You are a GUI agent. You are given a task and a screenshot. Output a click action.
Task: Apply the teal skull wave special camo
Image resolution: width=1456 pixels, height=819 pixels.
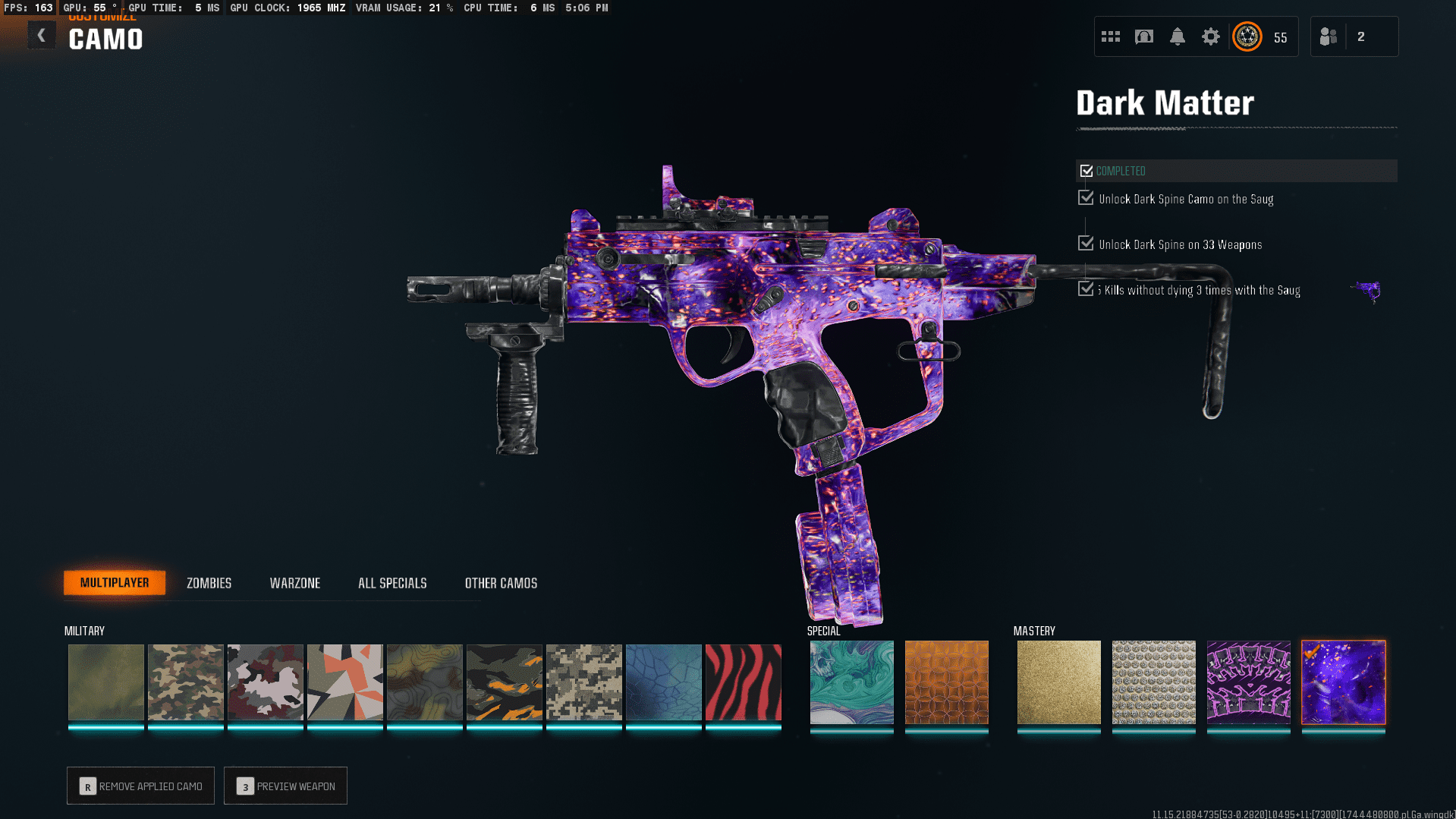click(851, 682)
